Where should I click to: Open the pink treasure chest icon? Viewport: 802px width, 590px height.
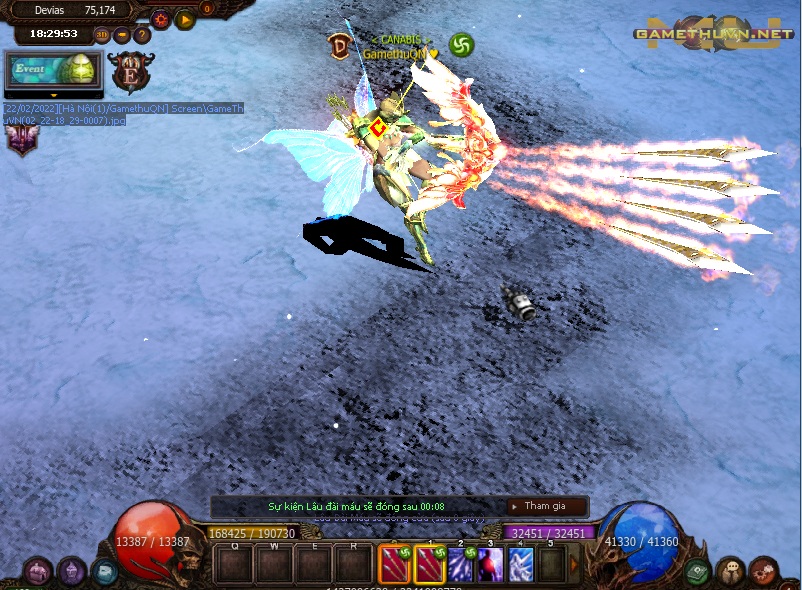pyautogui.click(x=38, y=572)
